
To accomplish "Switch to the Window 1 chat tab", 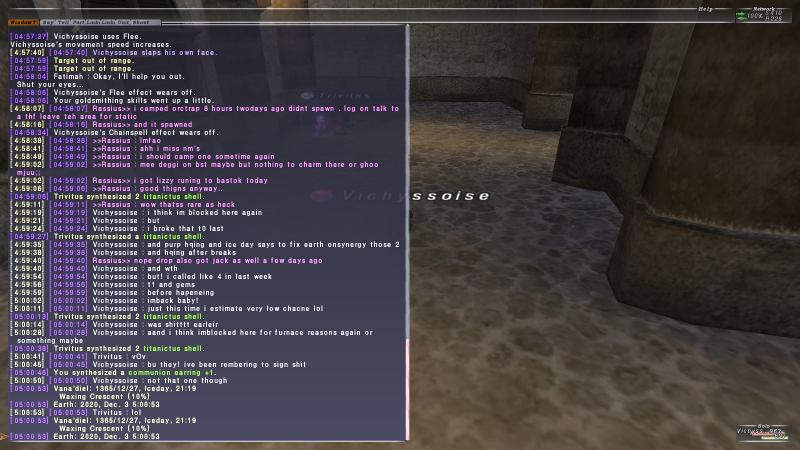I will click(x=24, y=21).
